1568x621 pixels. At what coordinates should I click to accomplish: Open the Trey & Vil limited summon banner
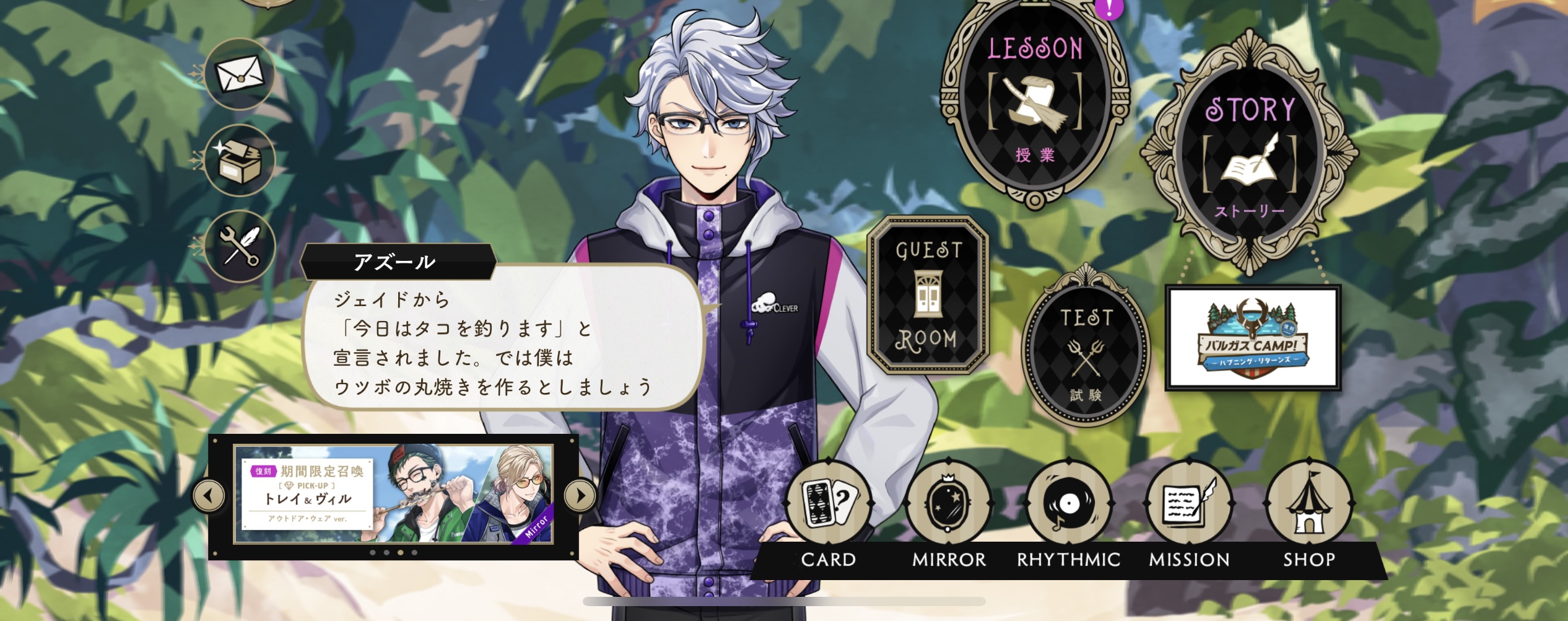point(393,494)
